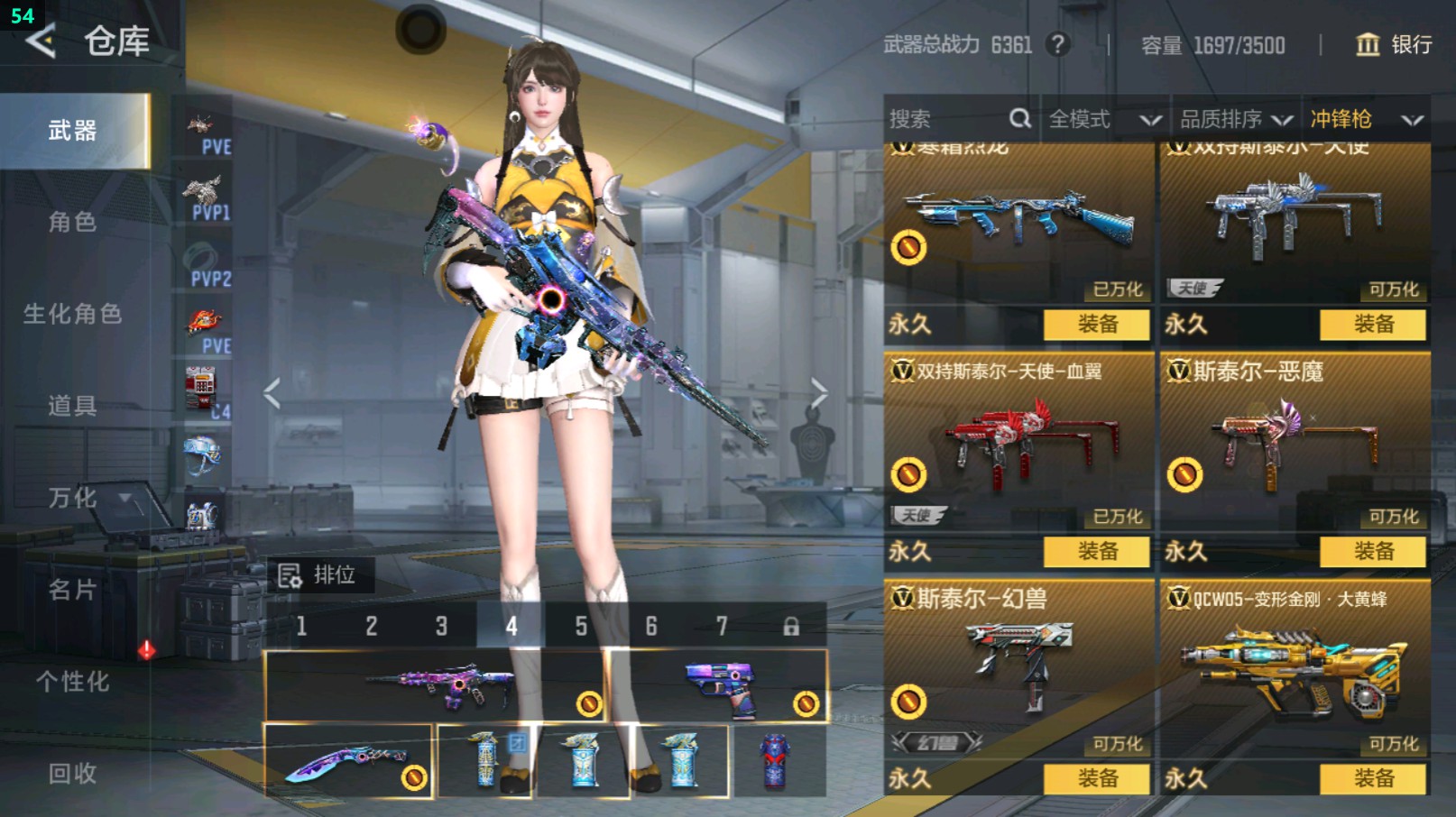Show the 名片 section

point(72,590)
